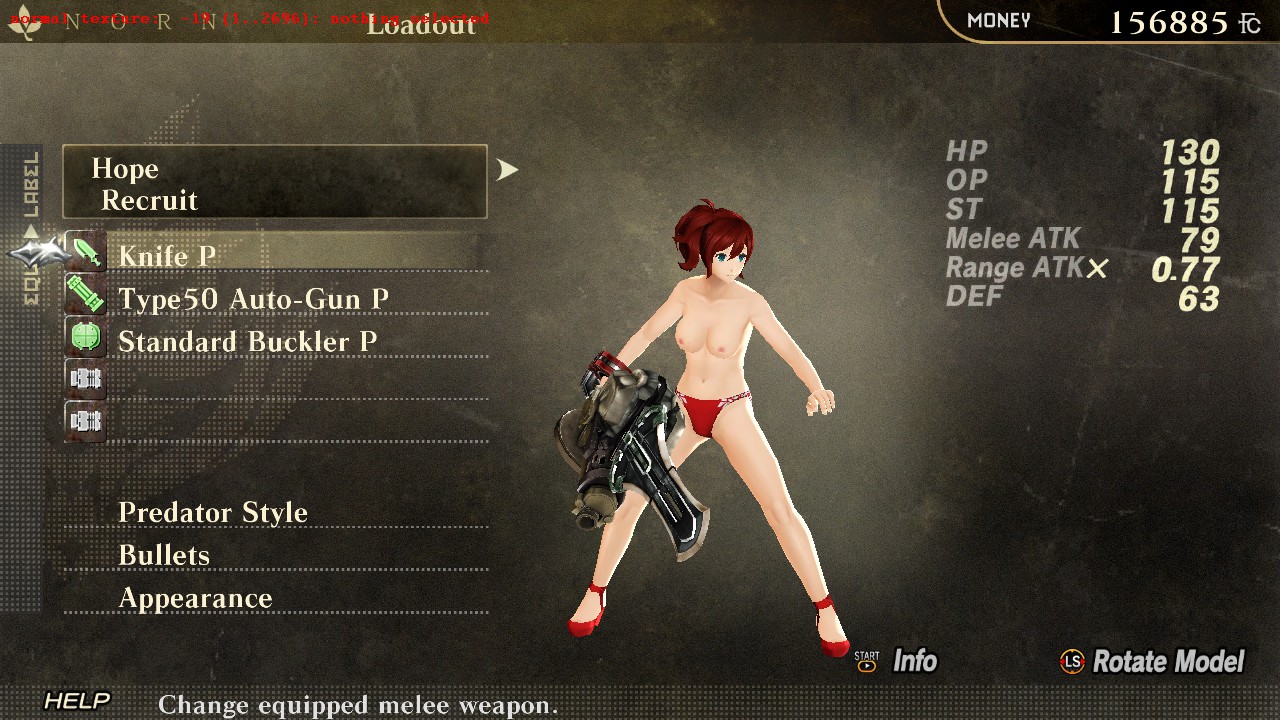Click the arrow beside the loadout name
Image resolution: width=1280 pixels, height=720 pixels.
(x=508, y=170)
